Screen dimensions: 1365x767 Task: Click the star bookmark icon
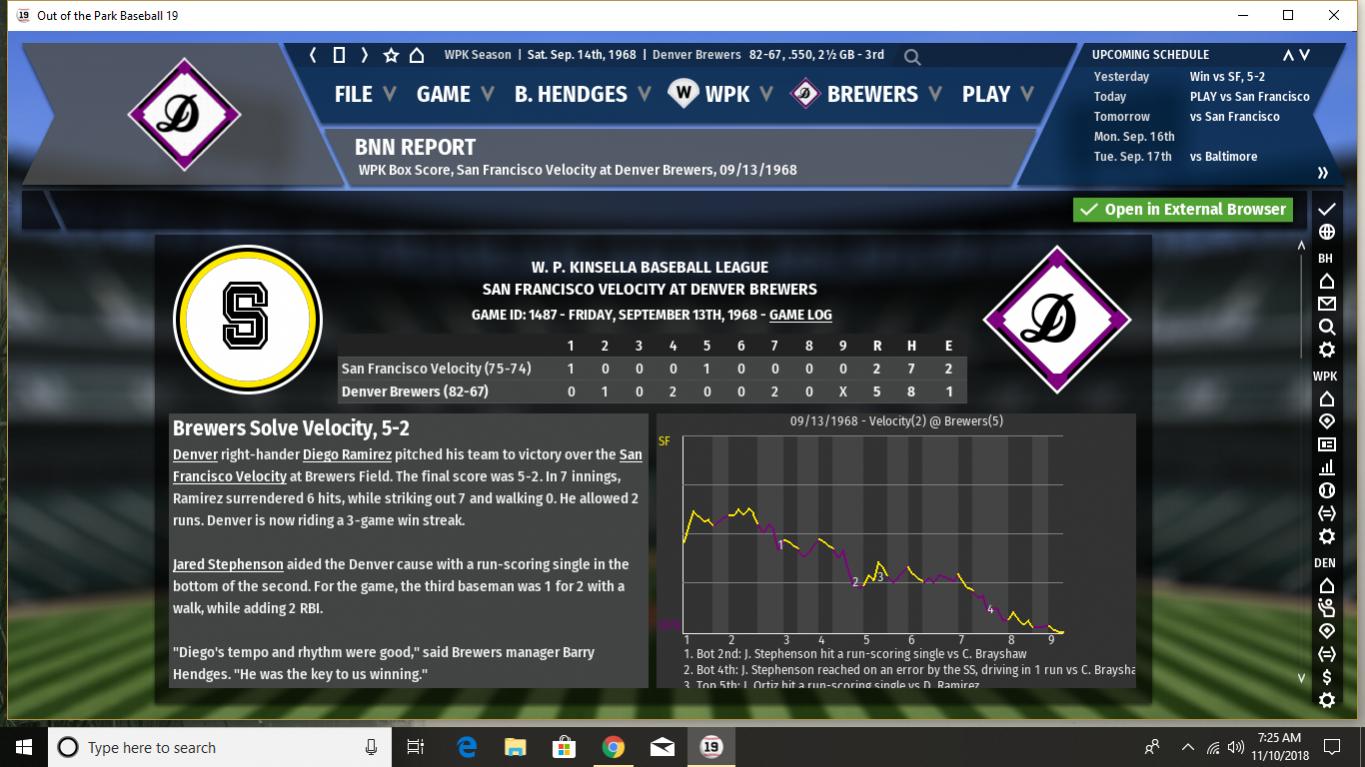(391, 55)
